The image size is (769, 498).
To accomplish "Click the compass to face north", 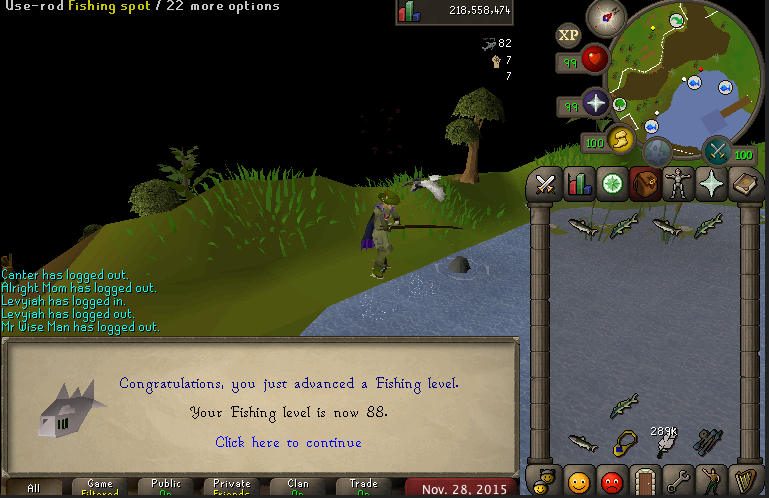I will coord(605,15).
